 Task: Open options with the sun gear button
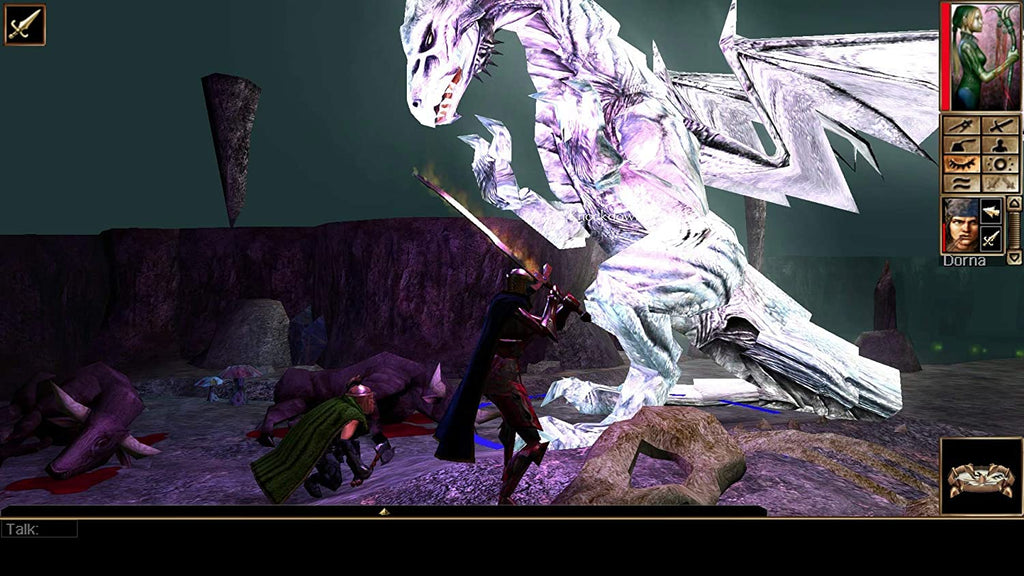click(1000, 164)
